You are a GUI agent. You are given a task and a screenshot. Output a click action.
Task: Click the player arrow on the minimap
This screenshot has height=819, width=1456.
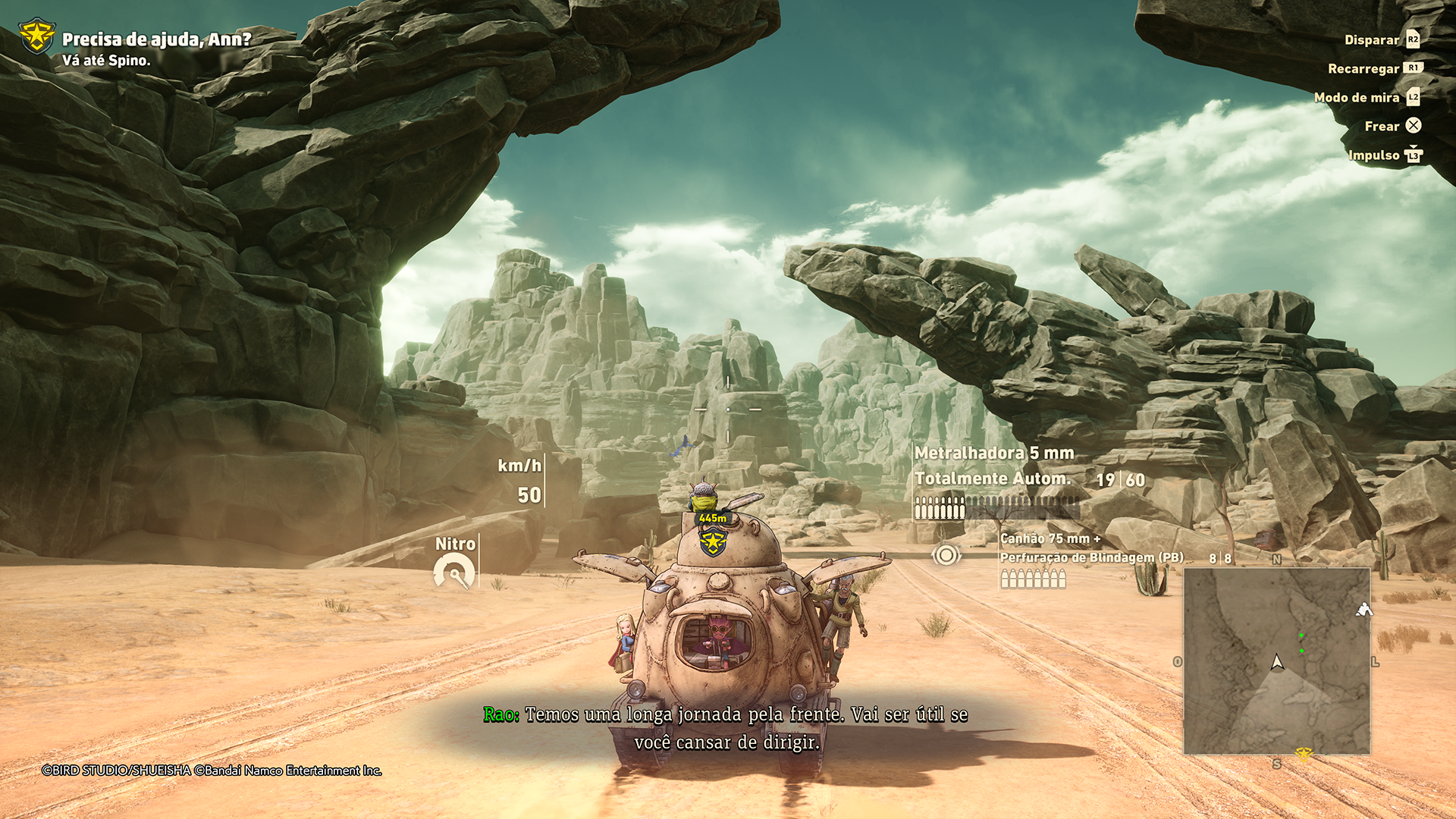coord(1278,663)
